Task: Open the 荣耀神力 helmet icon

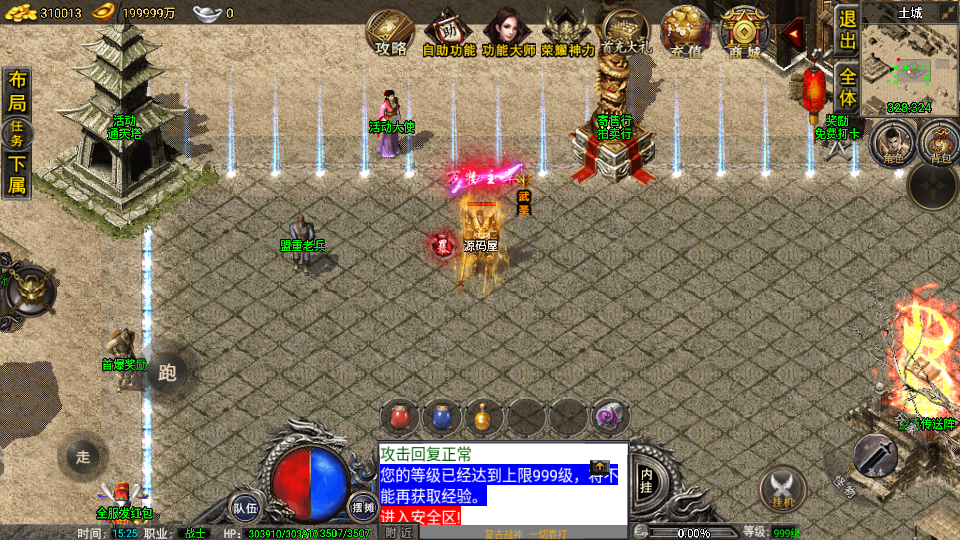Action: (567, 32)
